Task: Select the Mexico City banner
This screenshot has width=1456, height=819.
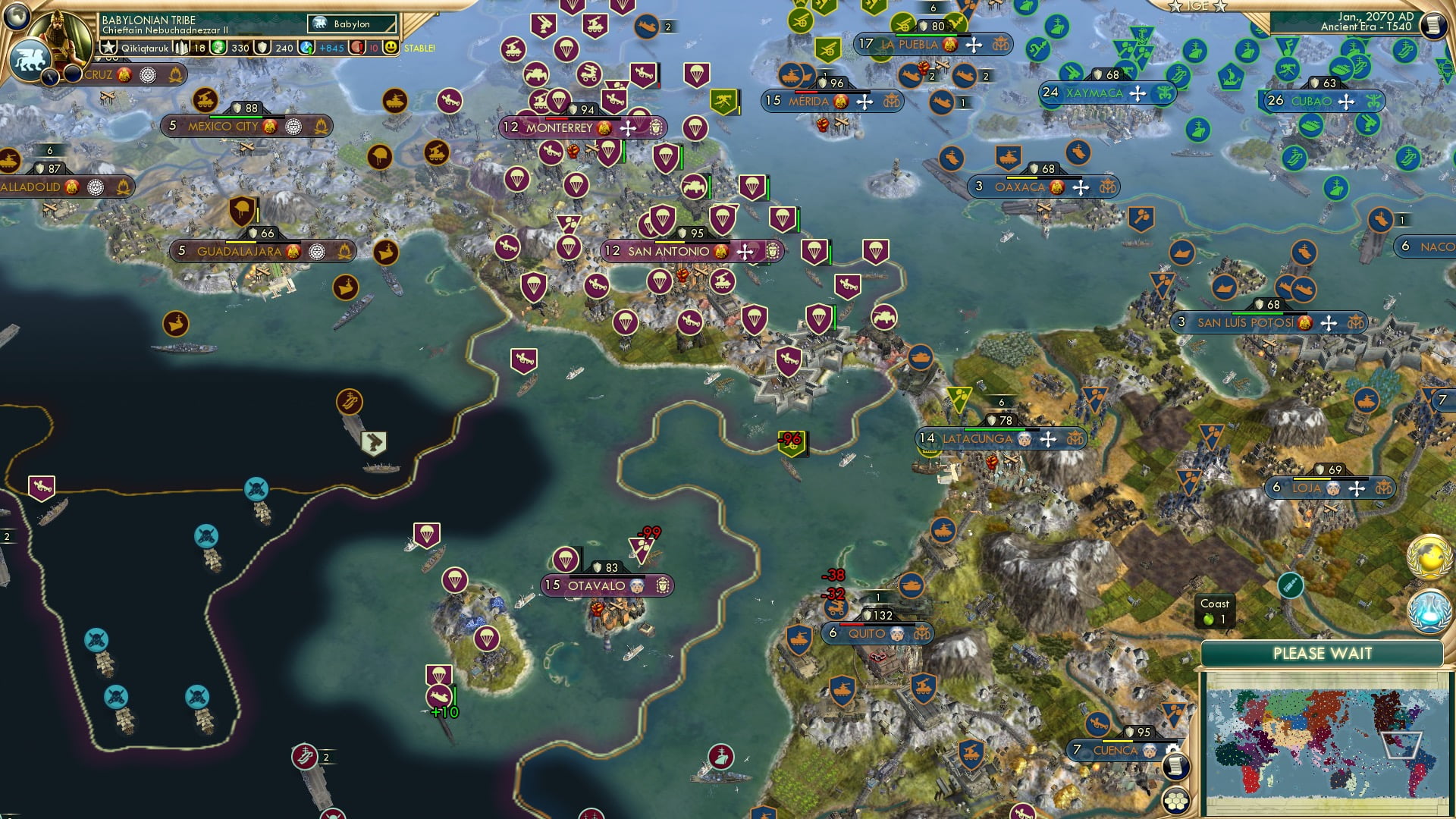Action: 223,126
